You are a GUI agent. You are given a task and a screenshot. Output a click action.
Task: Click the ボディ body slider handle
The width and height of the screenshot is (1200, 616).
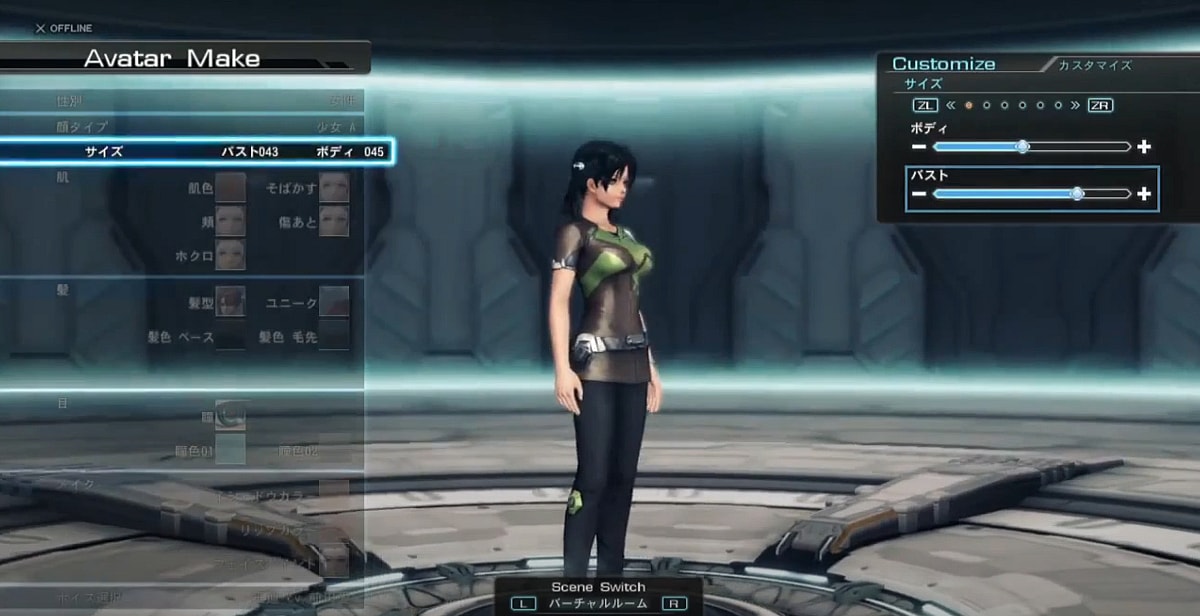1022,146
